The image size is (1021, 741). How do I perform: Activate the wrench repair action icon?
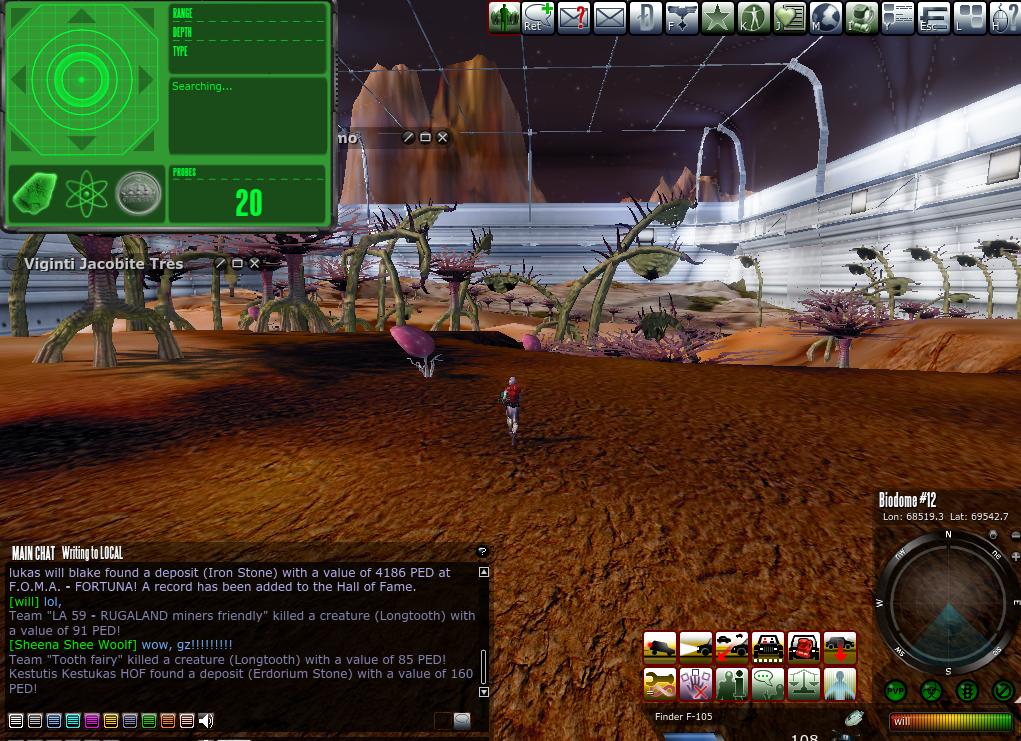[660, 684]
